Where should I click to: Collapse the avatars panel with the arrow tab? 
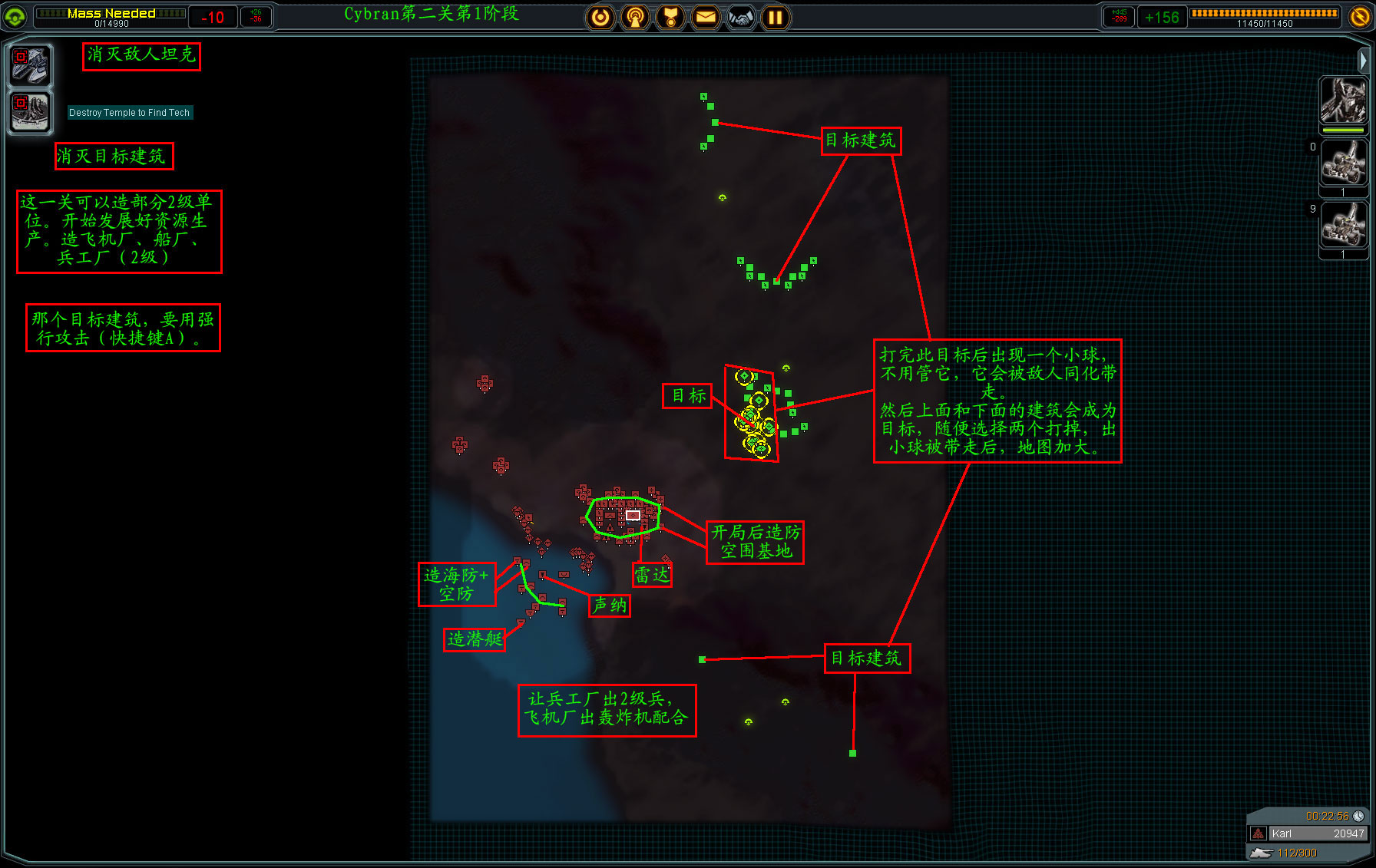coord(1363,60)
